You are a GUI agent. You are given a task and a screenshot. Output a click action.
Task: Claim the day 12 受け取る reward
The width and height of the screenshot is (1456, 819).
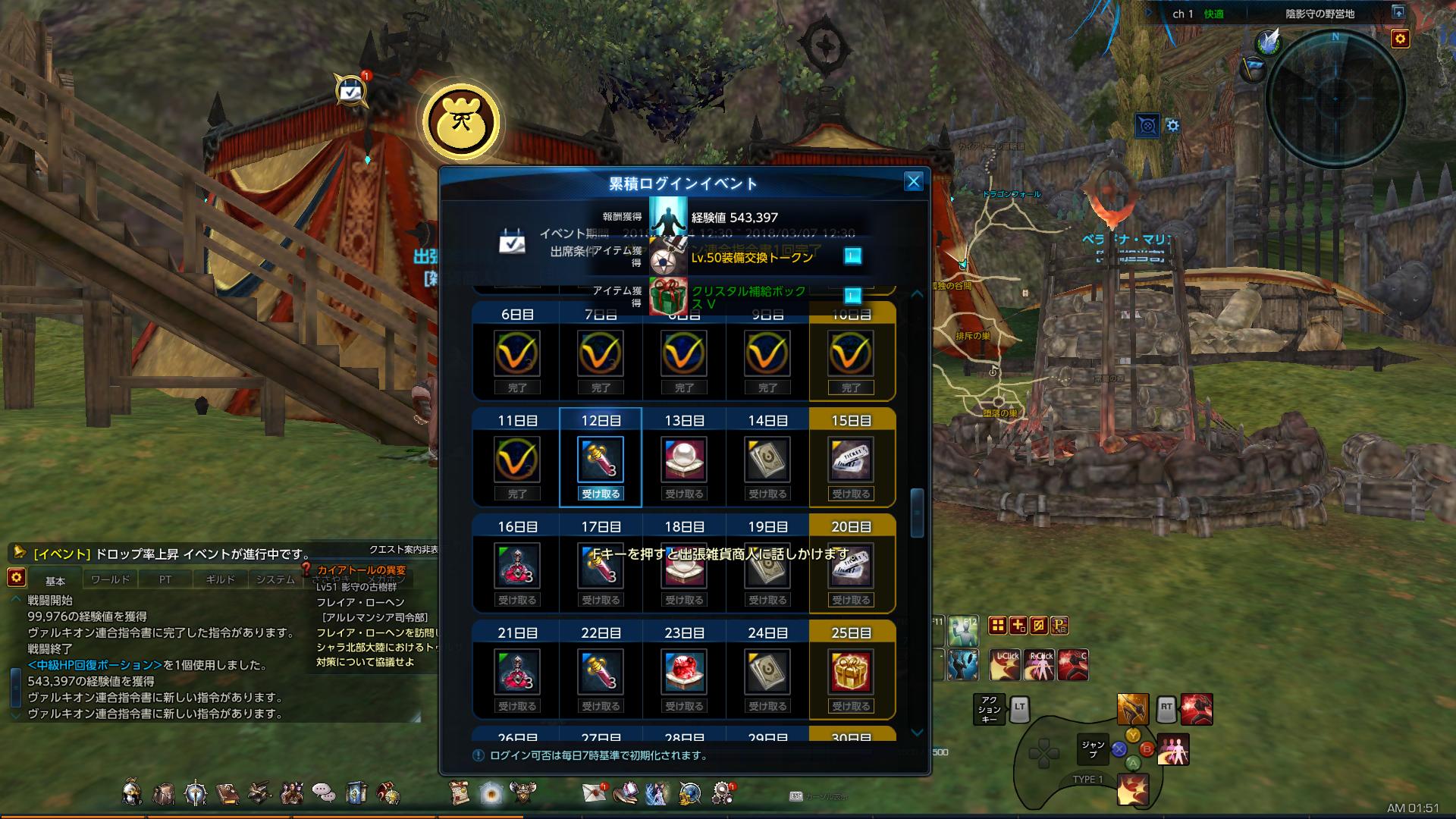(x=601, y=493)
